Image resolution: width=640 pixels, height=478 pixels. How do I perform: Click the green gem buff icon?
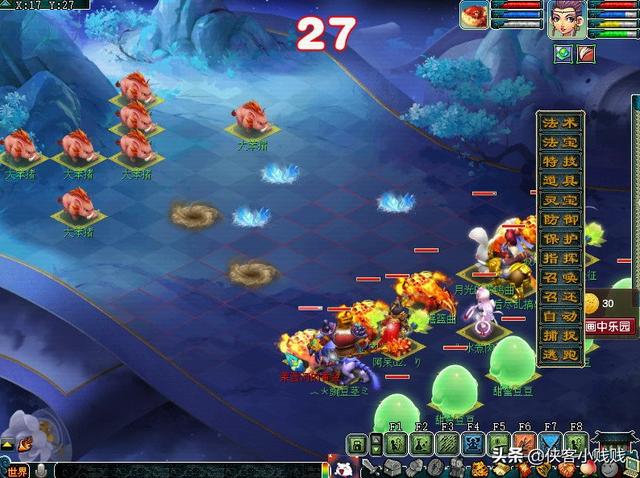point(563,54)
